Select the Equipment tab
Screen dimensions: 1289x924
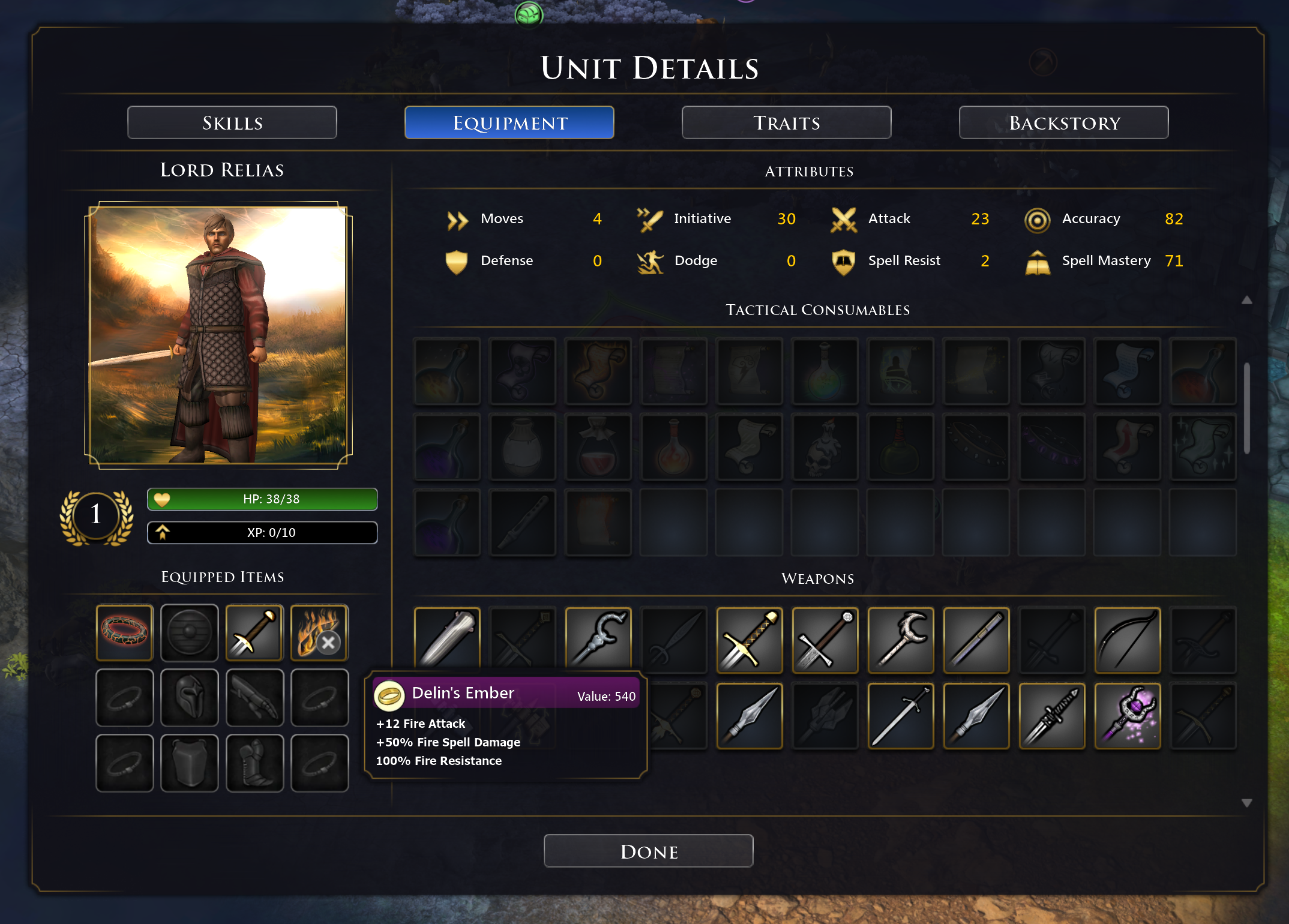(509, 123)
